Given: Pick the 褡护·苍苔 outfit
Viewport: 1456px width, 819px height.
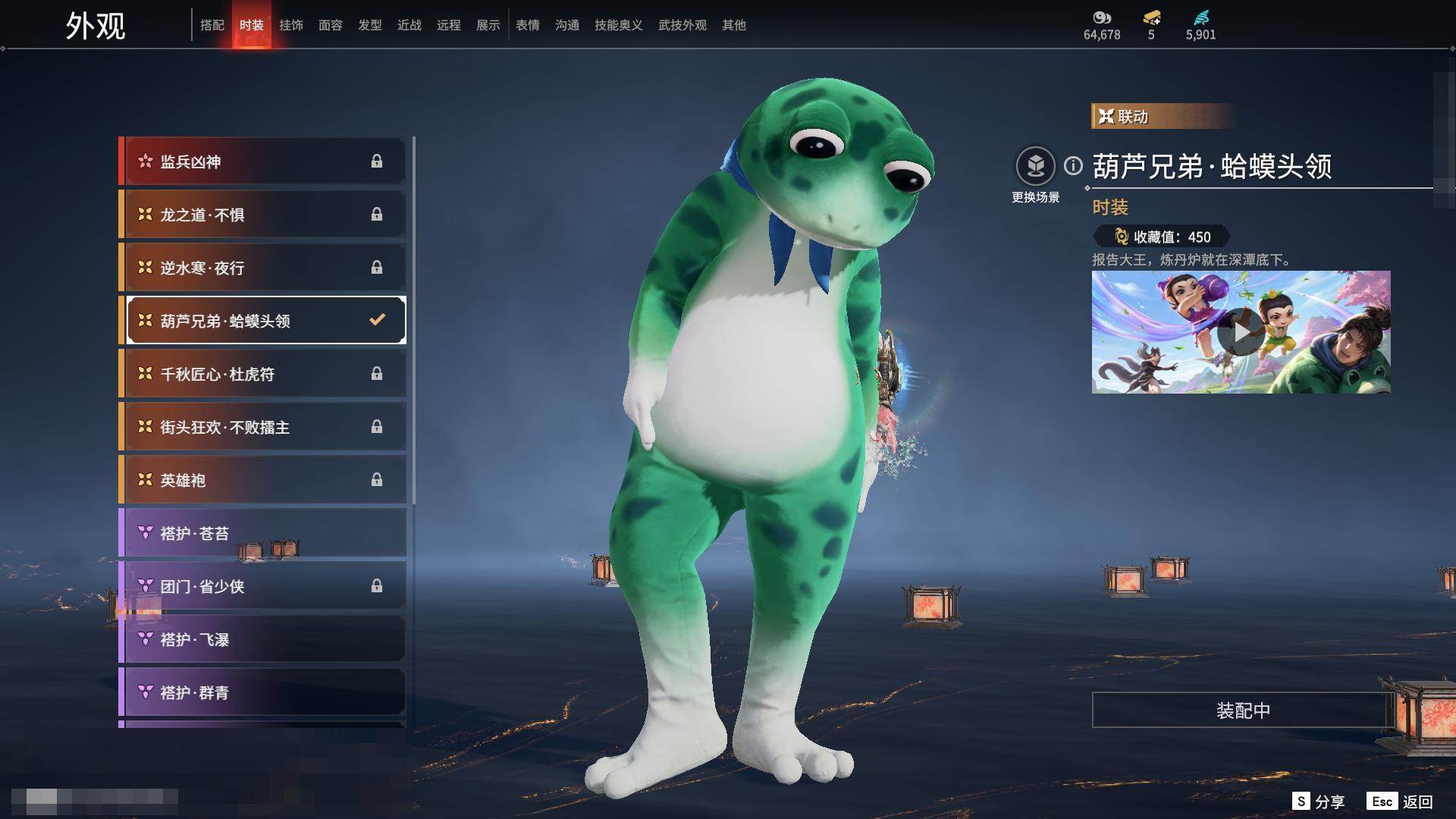Looking at the screenshot, I should (263, 533).
